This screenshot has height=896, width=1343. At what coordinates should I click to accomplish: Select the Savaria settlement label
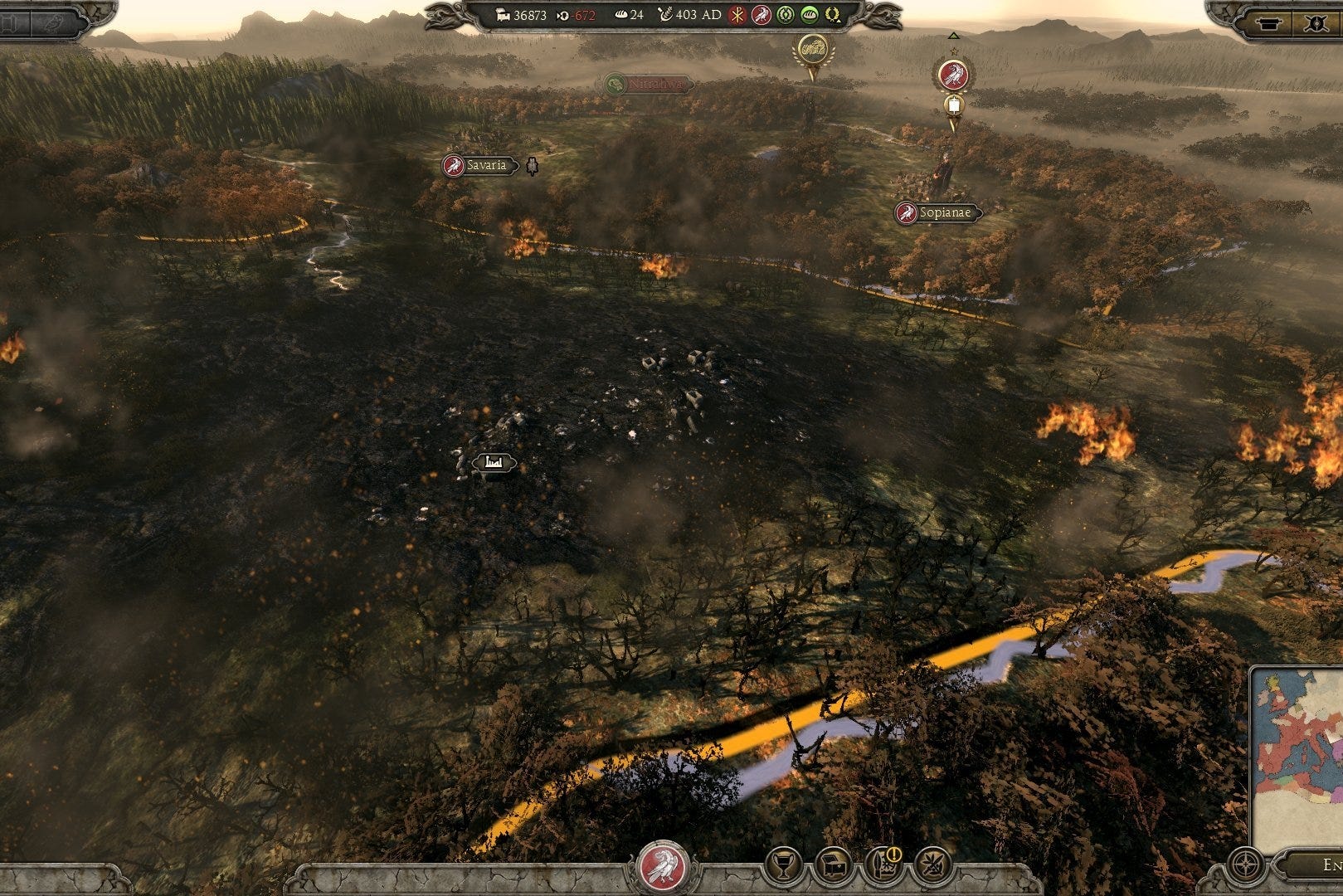479,166
